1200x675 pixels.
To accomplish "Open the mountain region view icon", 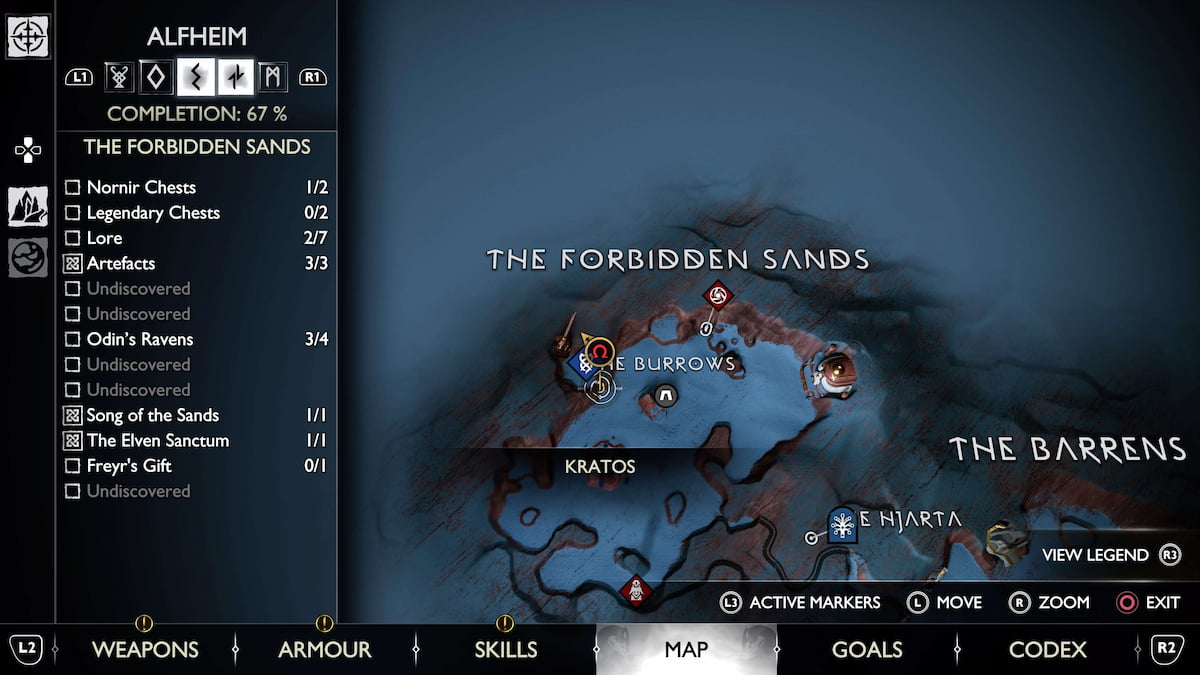I will coord(28,207).
